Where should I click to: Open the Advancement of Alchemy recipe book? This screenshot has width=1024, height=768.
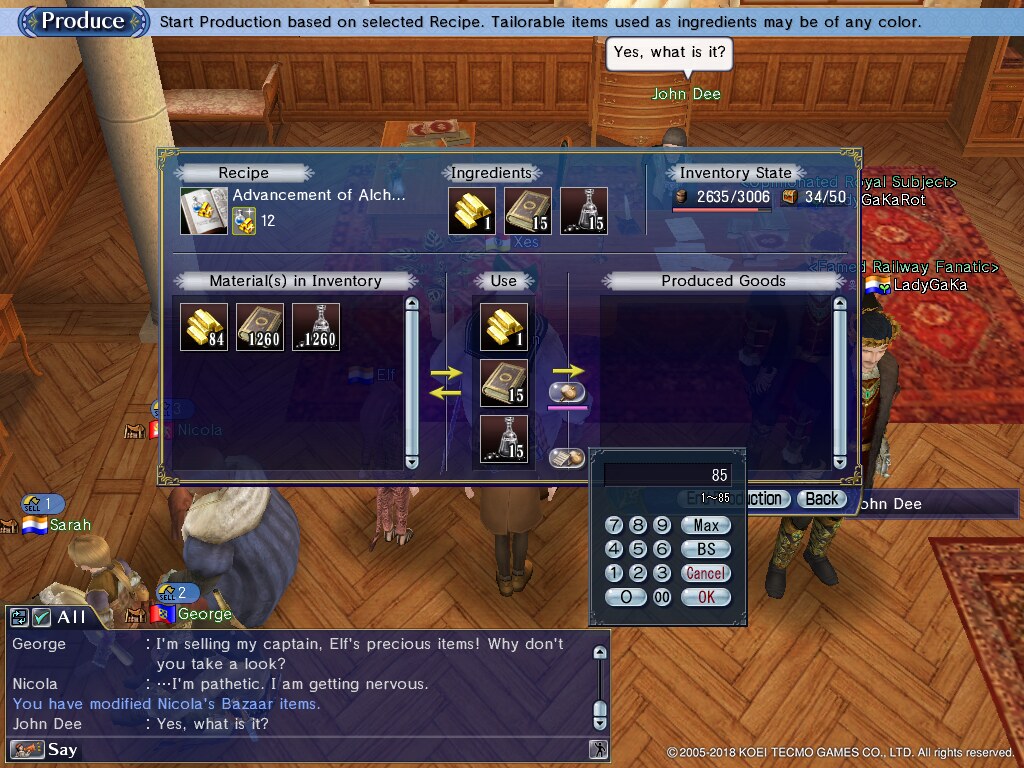204,210
